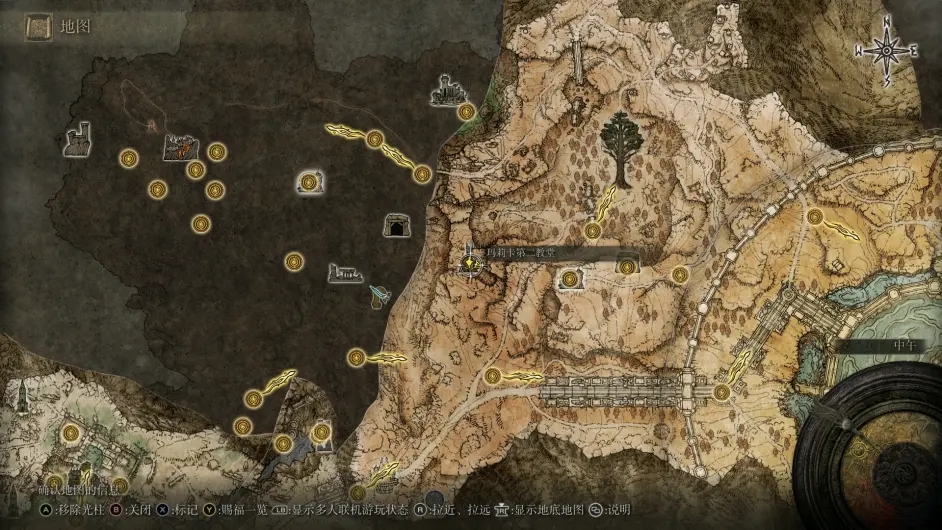Select the ruins landmark icon on dark map
The width and height of the screenshot is (942, 530).
[345, 273]
